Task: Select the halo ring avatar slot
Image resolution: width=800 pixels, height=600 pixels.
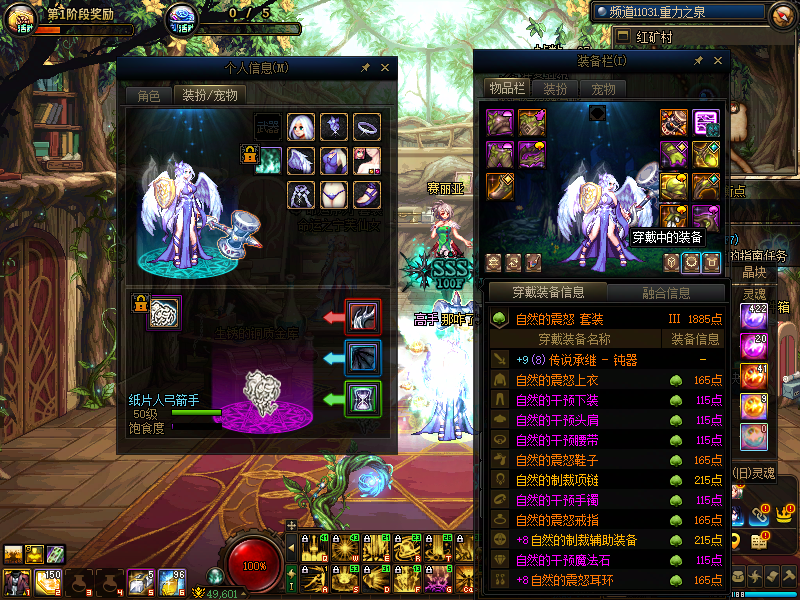Action: 367,127
